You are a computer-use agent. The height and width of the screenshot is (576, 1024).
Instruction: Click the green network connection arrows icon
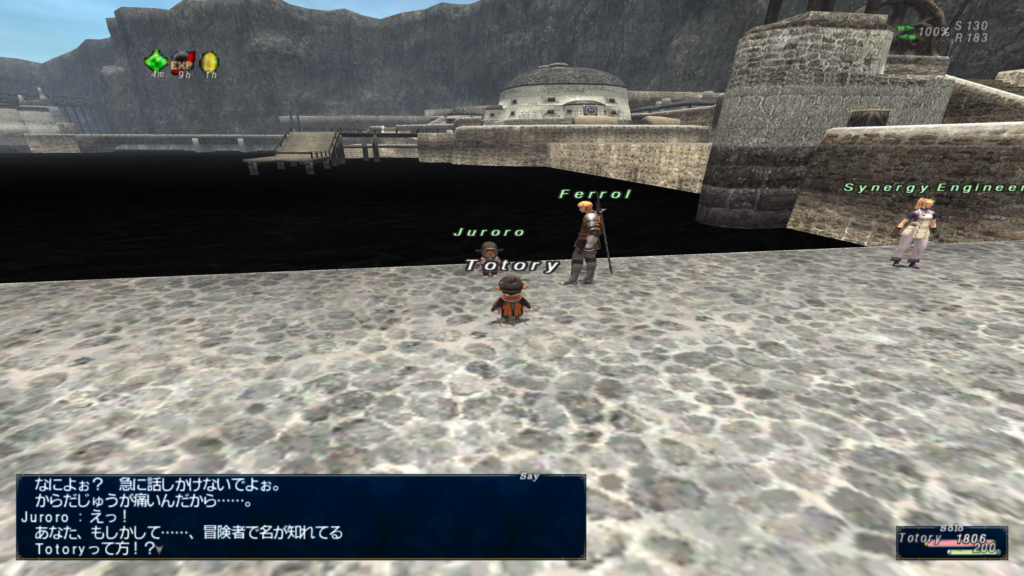tap(907, 32)
